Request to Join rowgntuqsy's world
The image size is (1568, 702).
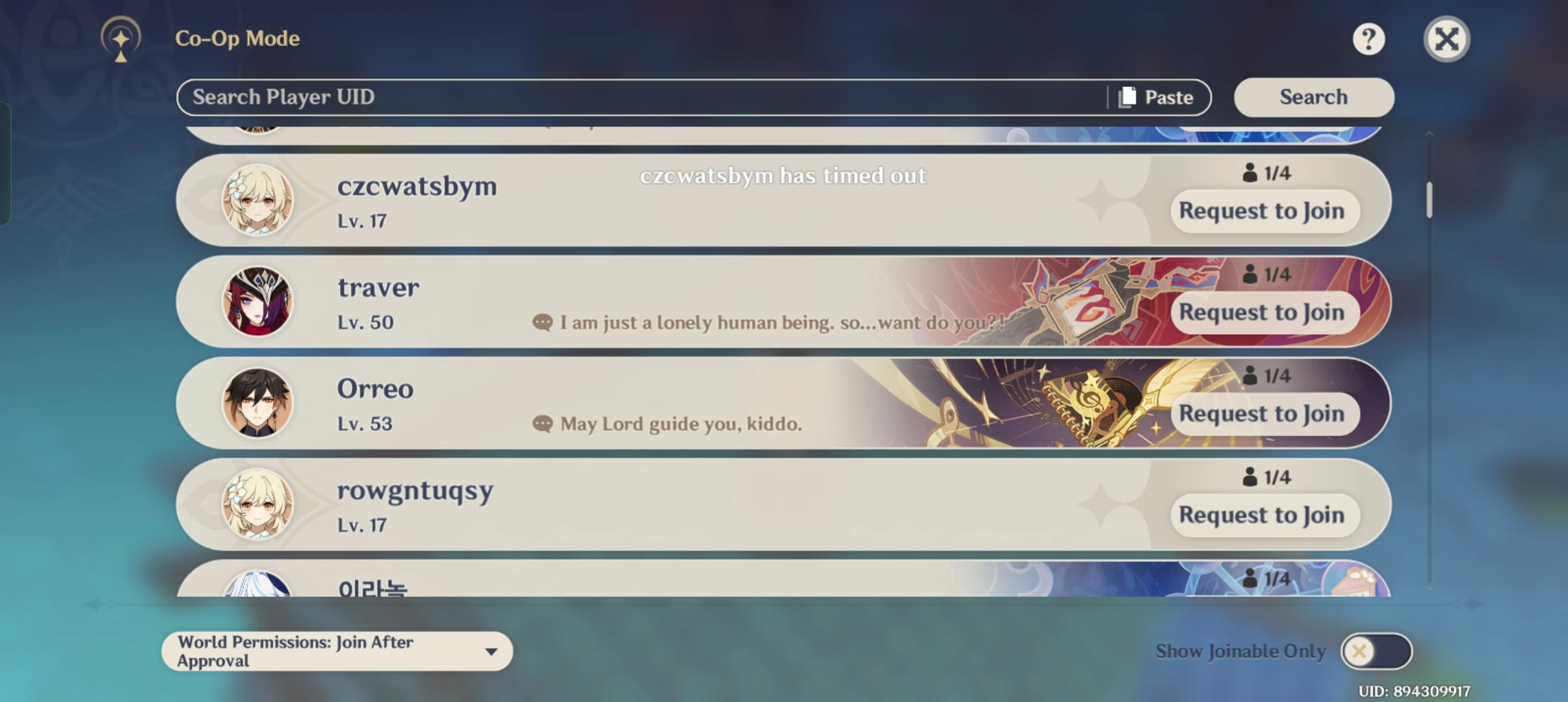pyautogui.click(x=1263, y=515)
